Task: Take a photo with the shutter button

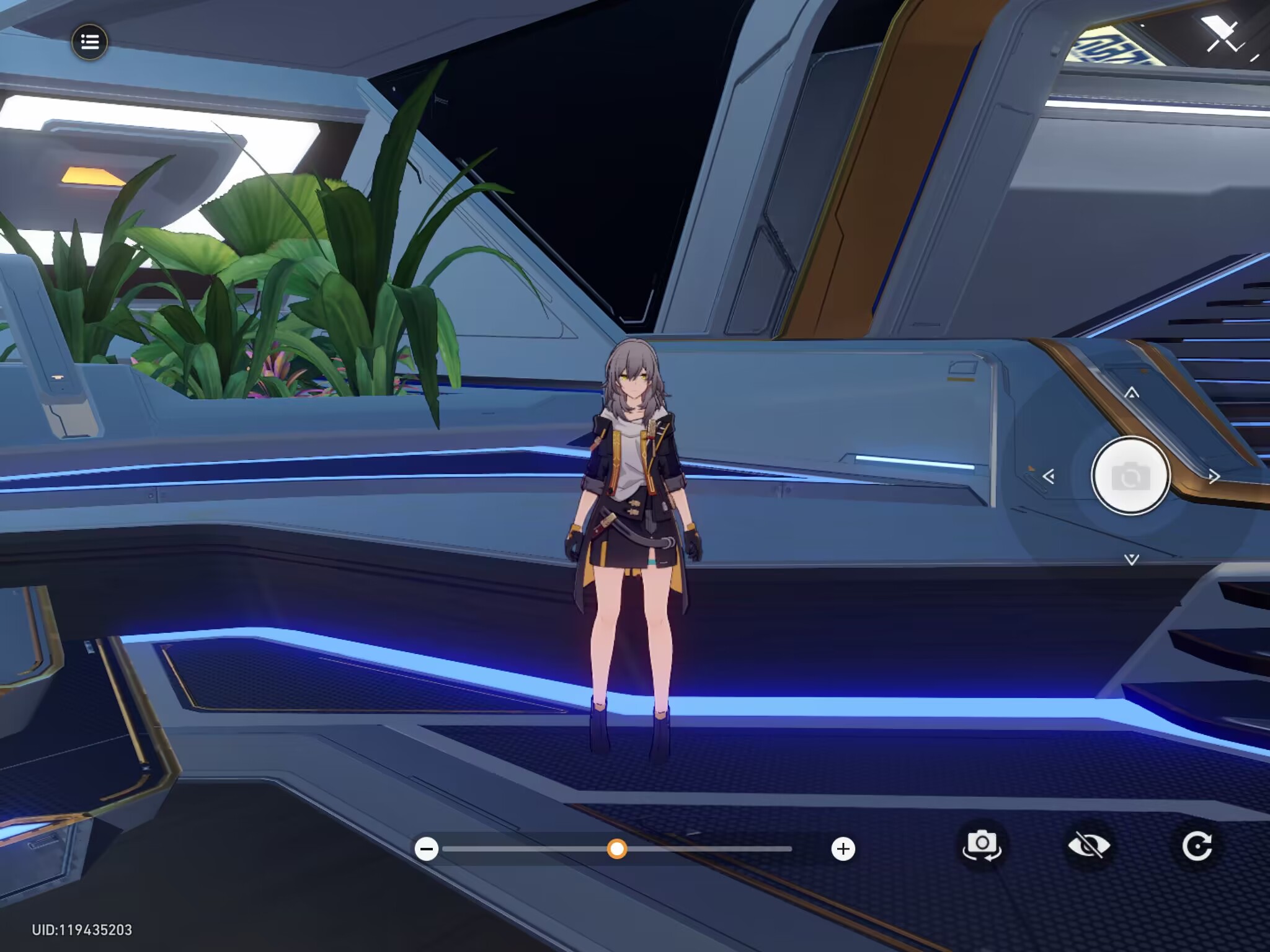Action: pos(1130,476)
